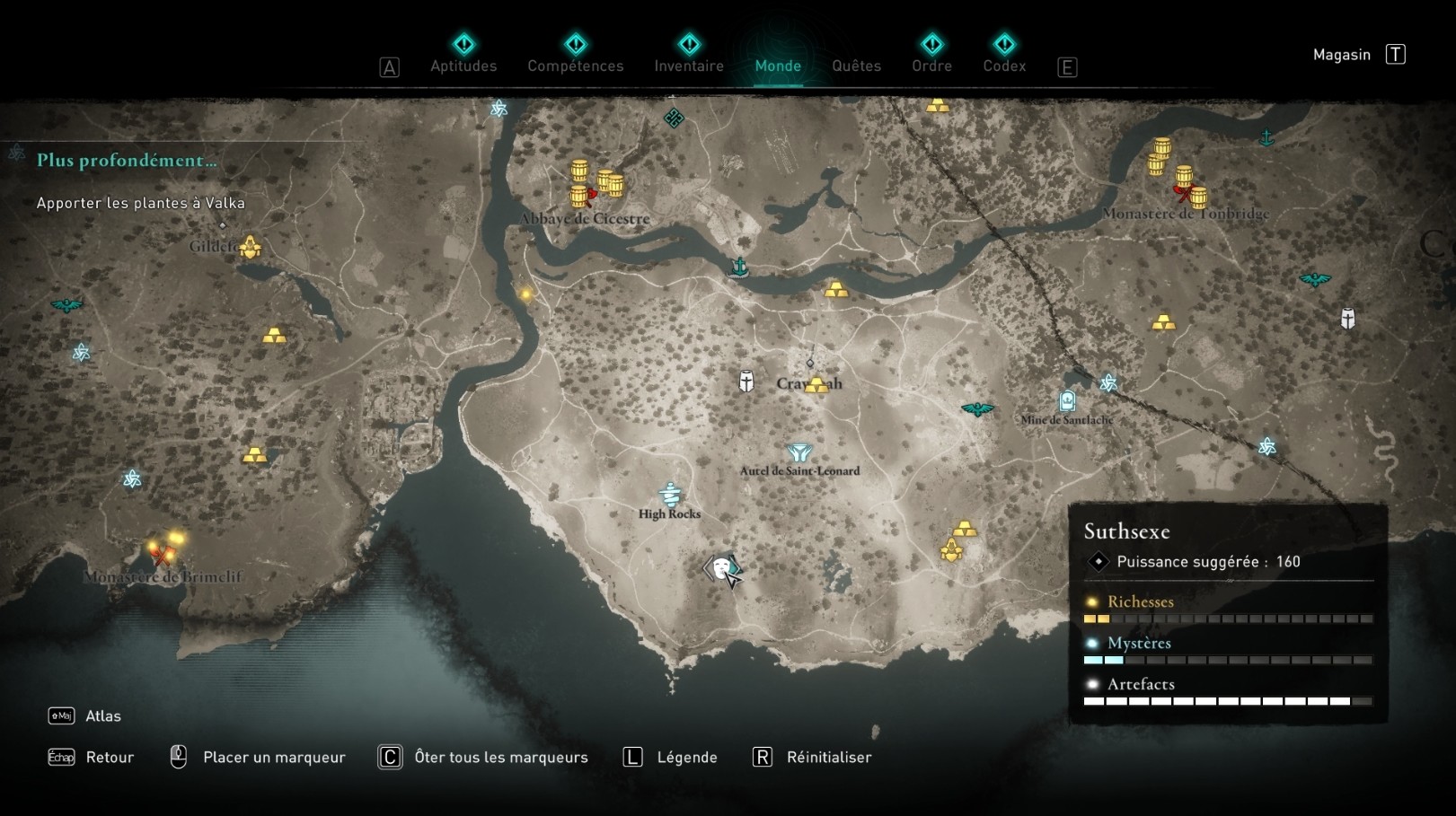Screen dimensions: 1456x816
Task: Open the Quêtes tab
Action: tap(855, 66)
